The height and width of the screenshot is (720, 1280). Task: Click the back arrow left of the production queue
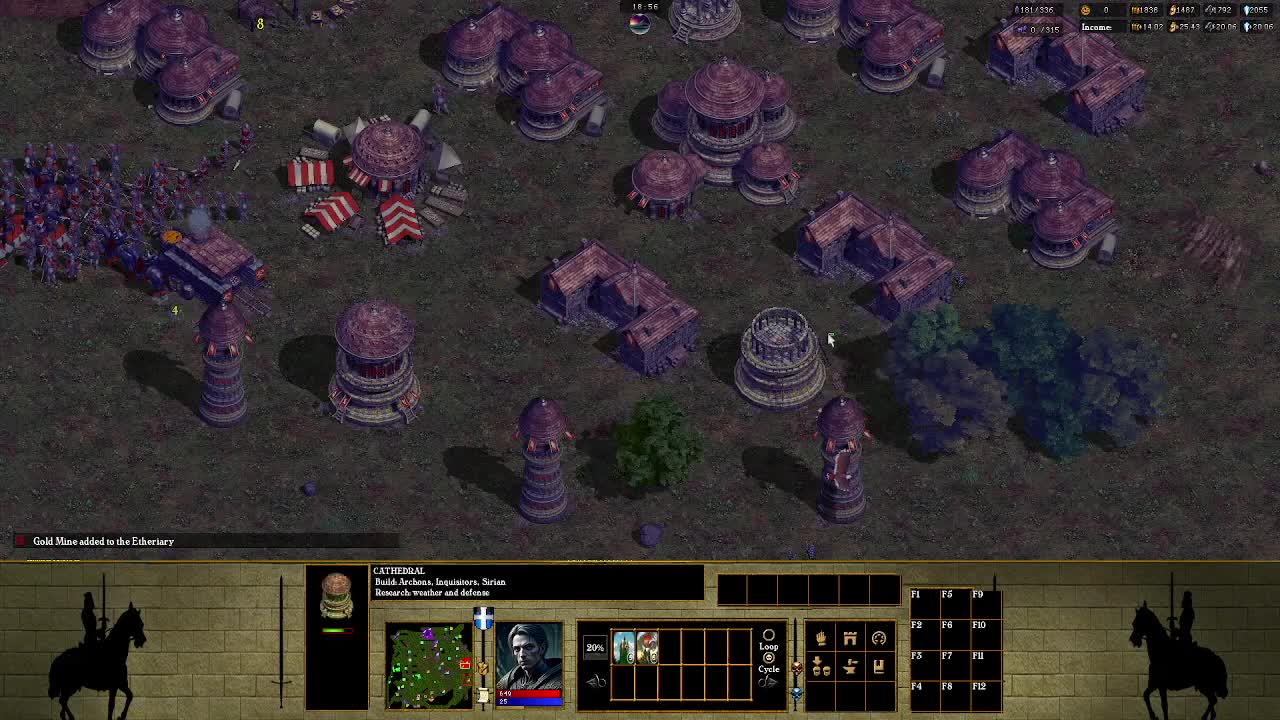(596, 681)
